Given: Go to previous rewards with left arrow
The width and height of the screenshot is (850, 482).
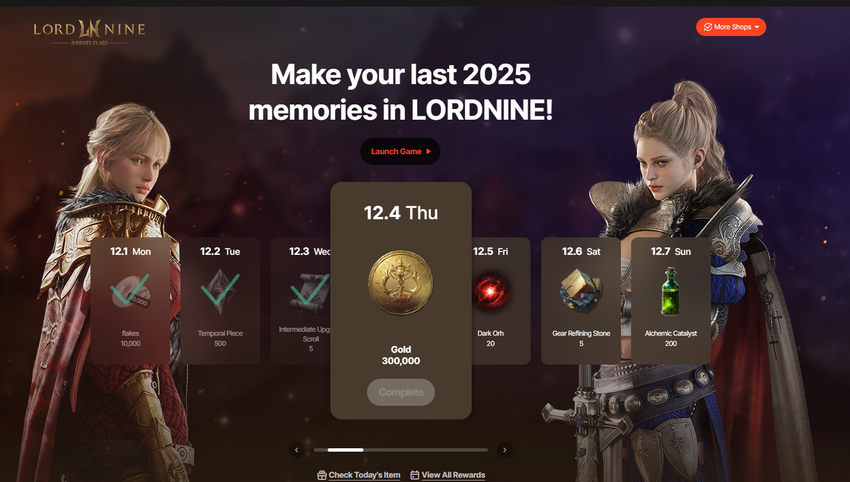Looking at the screenshot, I should (296, 450).
